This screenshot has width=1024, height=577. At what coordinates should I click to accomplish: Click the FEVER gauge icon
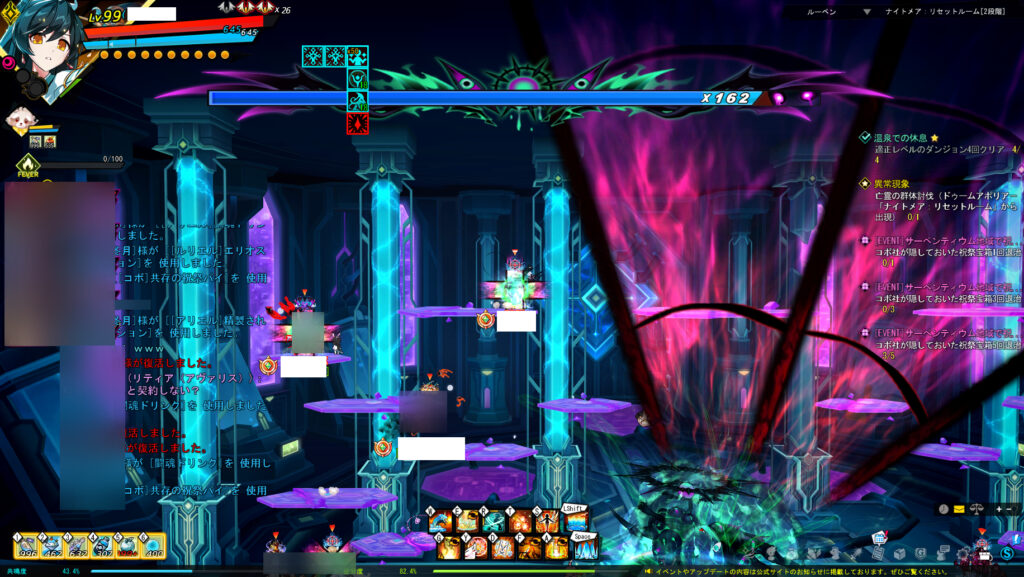[28, 164]
